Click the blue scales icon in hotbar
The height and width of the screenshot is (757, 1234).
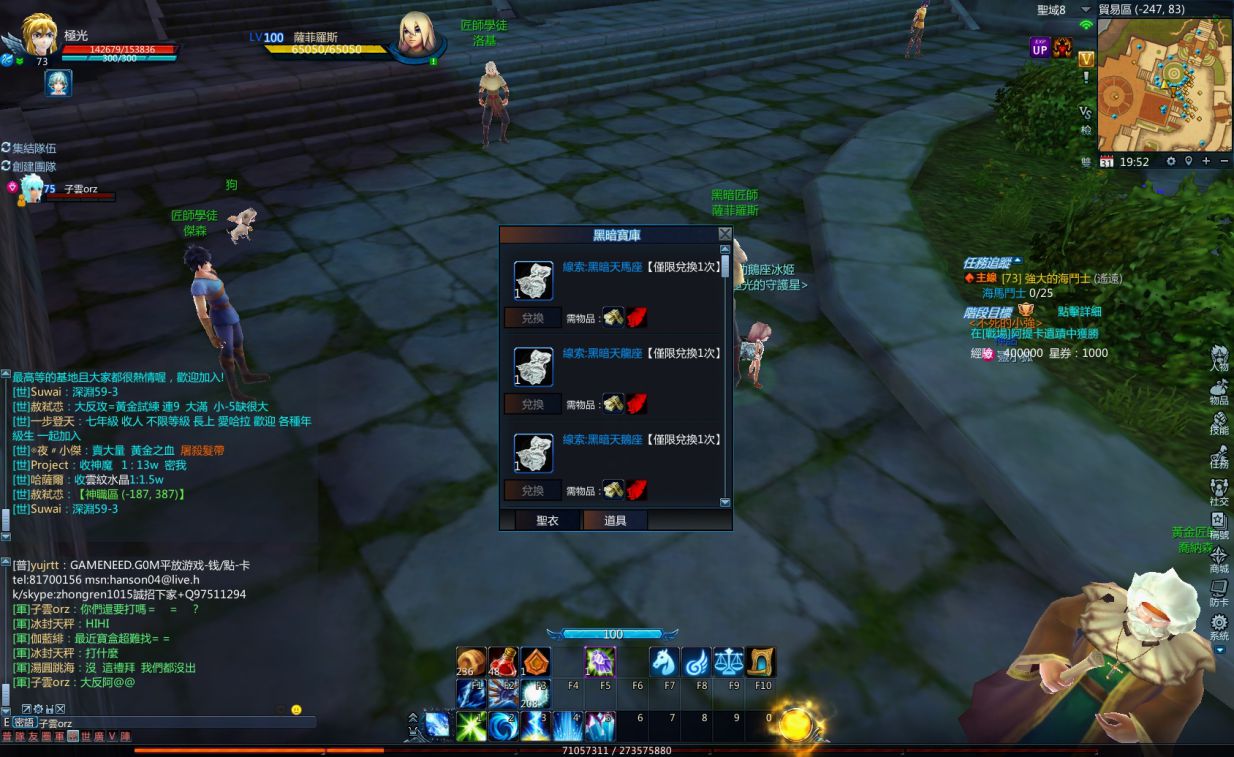728,661
